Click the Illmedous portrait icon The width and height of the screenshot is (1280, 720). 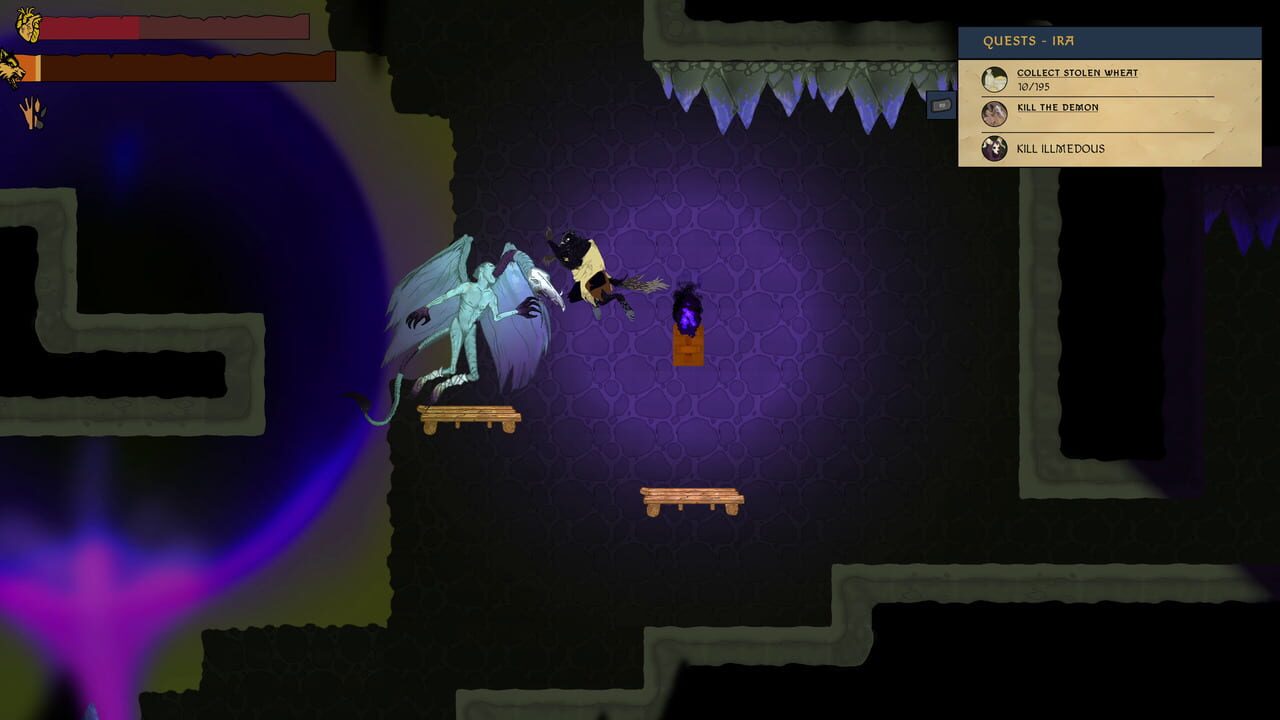point(995,149)
